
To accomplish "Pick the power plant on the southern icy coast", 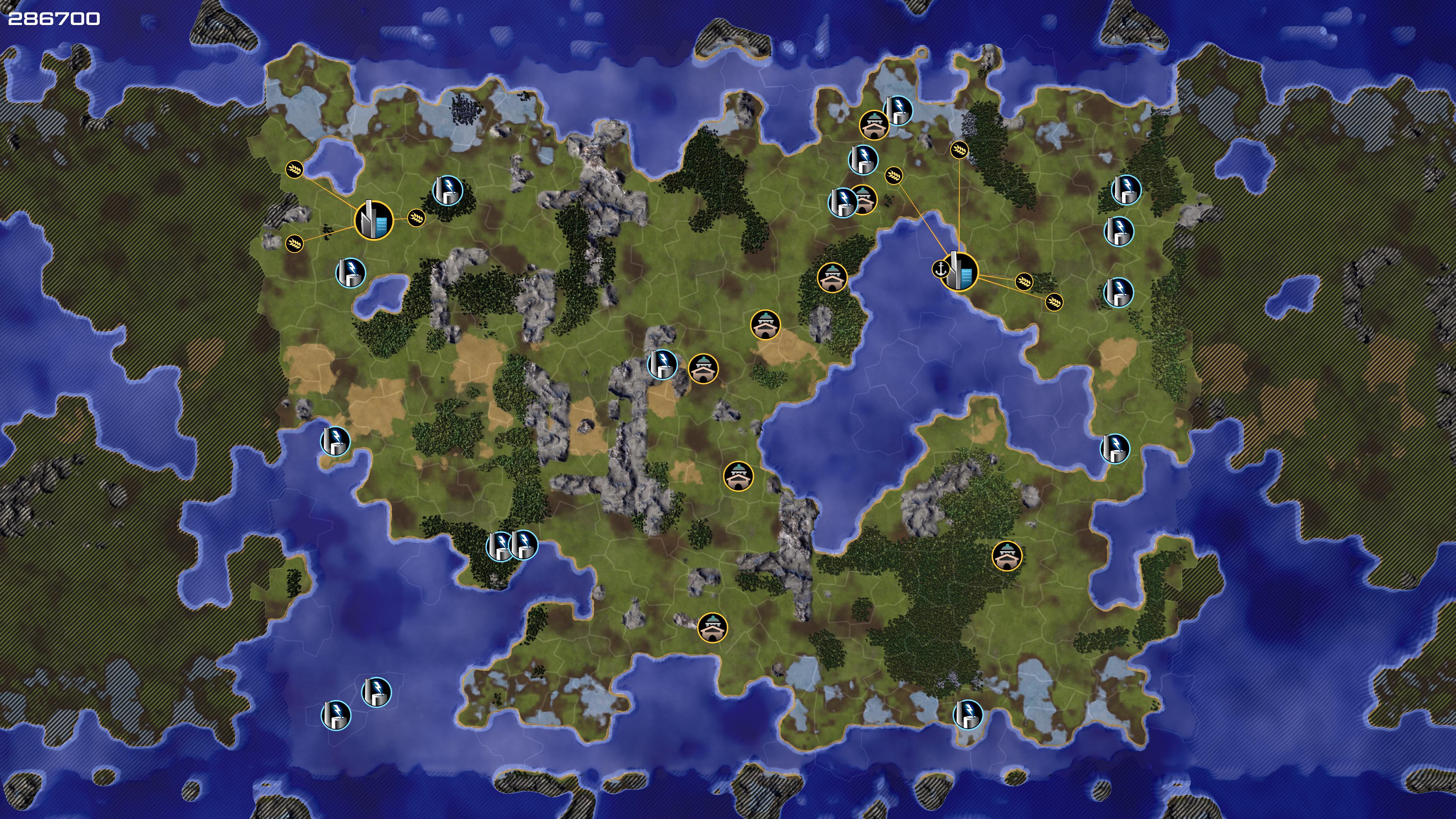I will pos(968,714).
